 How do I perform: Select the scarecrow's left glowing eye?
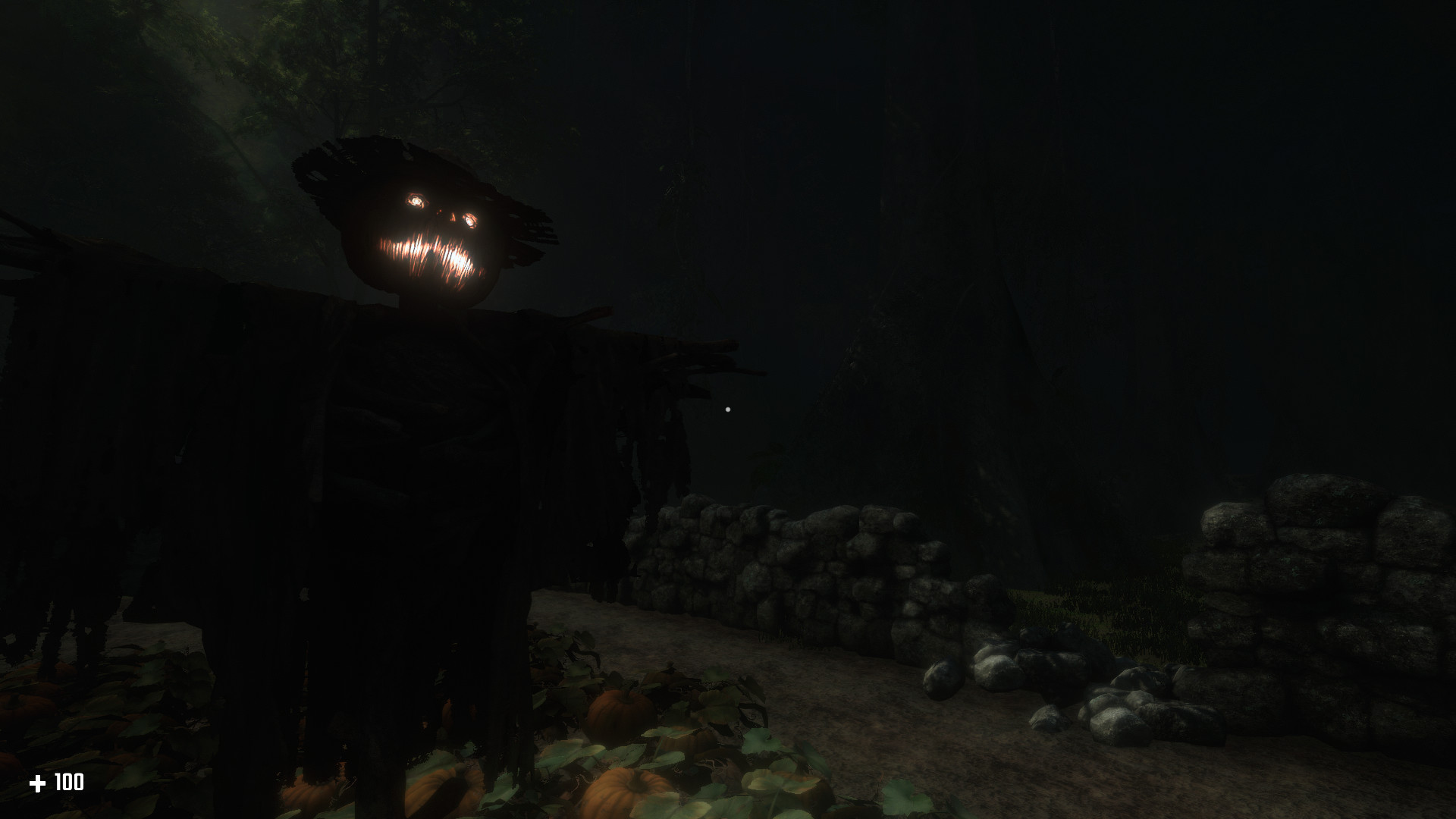pos(418,199)
